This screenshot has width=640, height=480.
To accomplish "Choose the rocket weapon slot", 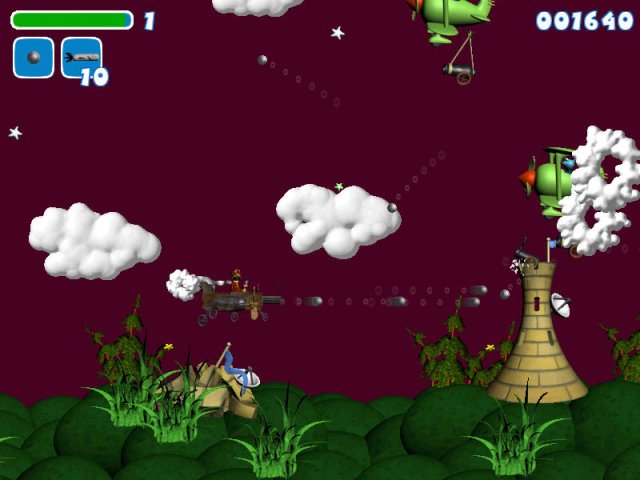I will point(81,58).
